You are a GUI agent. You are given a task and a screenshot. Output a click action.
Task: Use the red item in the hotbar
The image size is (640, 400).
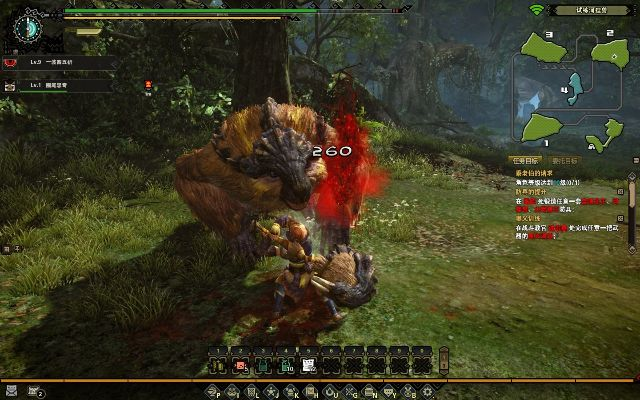click(240, 365)
